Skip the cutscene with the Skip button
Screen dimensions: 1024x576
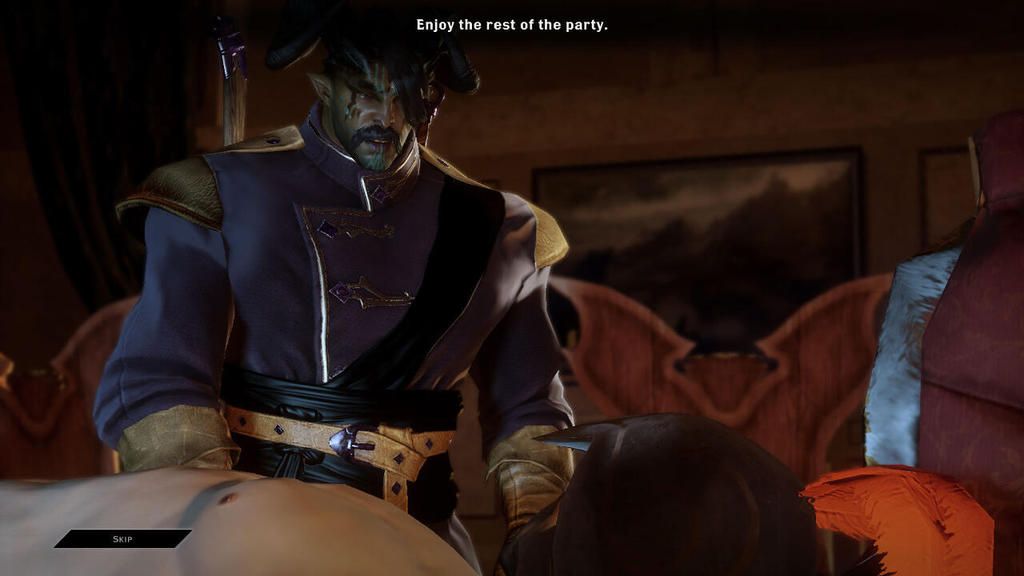click(122, 539)
